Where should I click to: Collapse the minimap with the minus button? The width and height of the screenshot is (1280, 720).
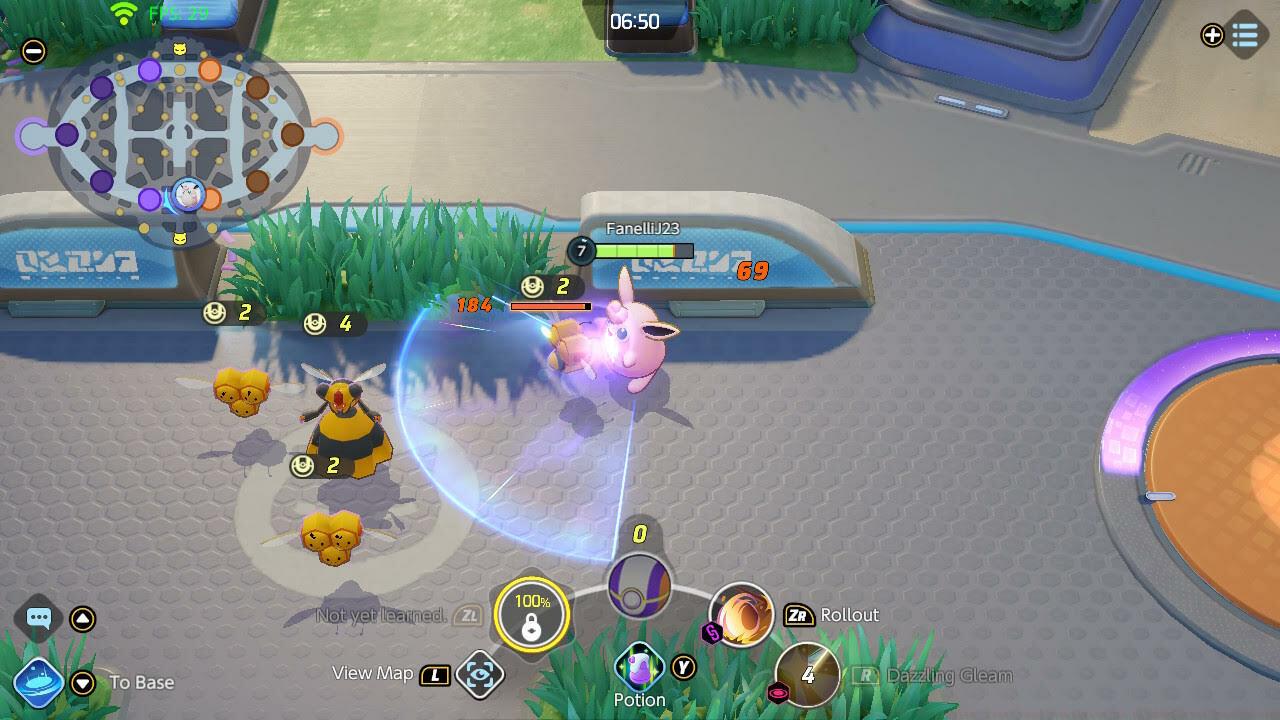coord(34,51)
